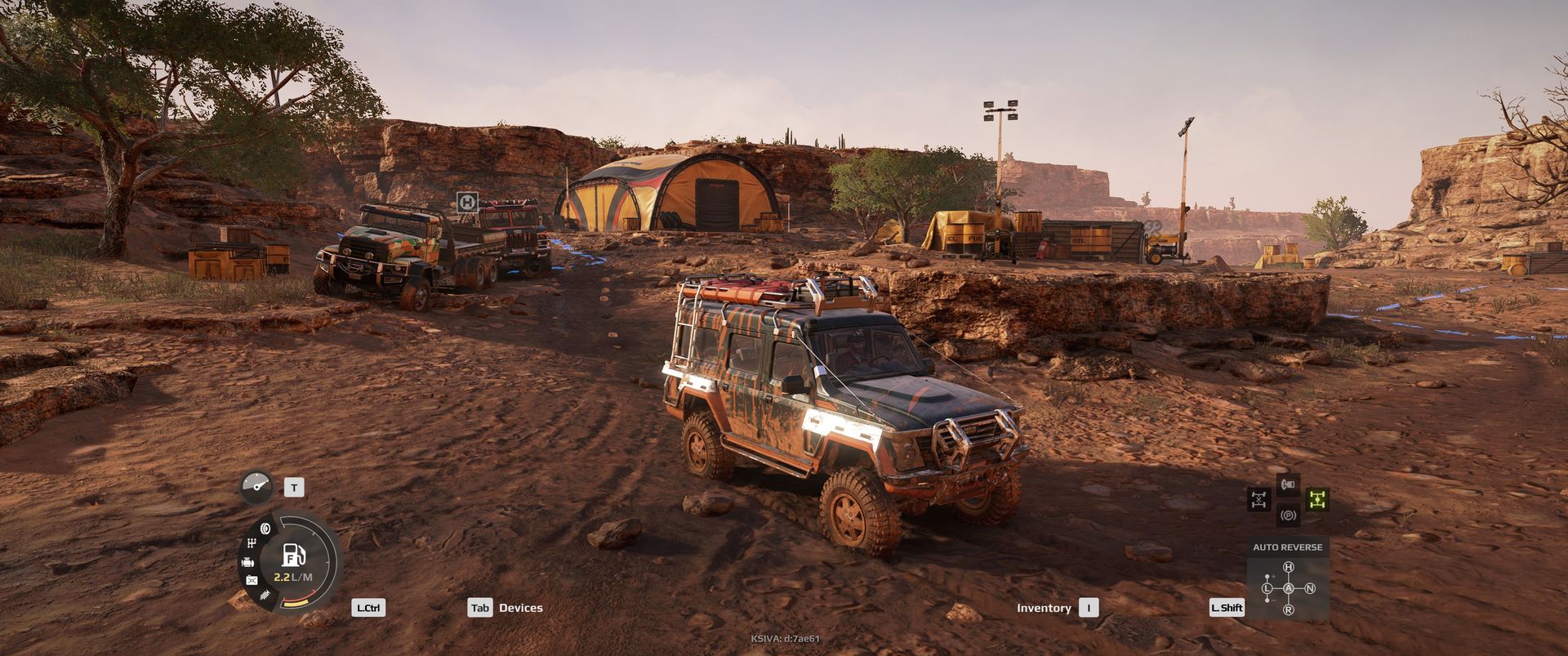
Task: Click the winch icon
Action: tap(1288, 485)
